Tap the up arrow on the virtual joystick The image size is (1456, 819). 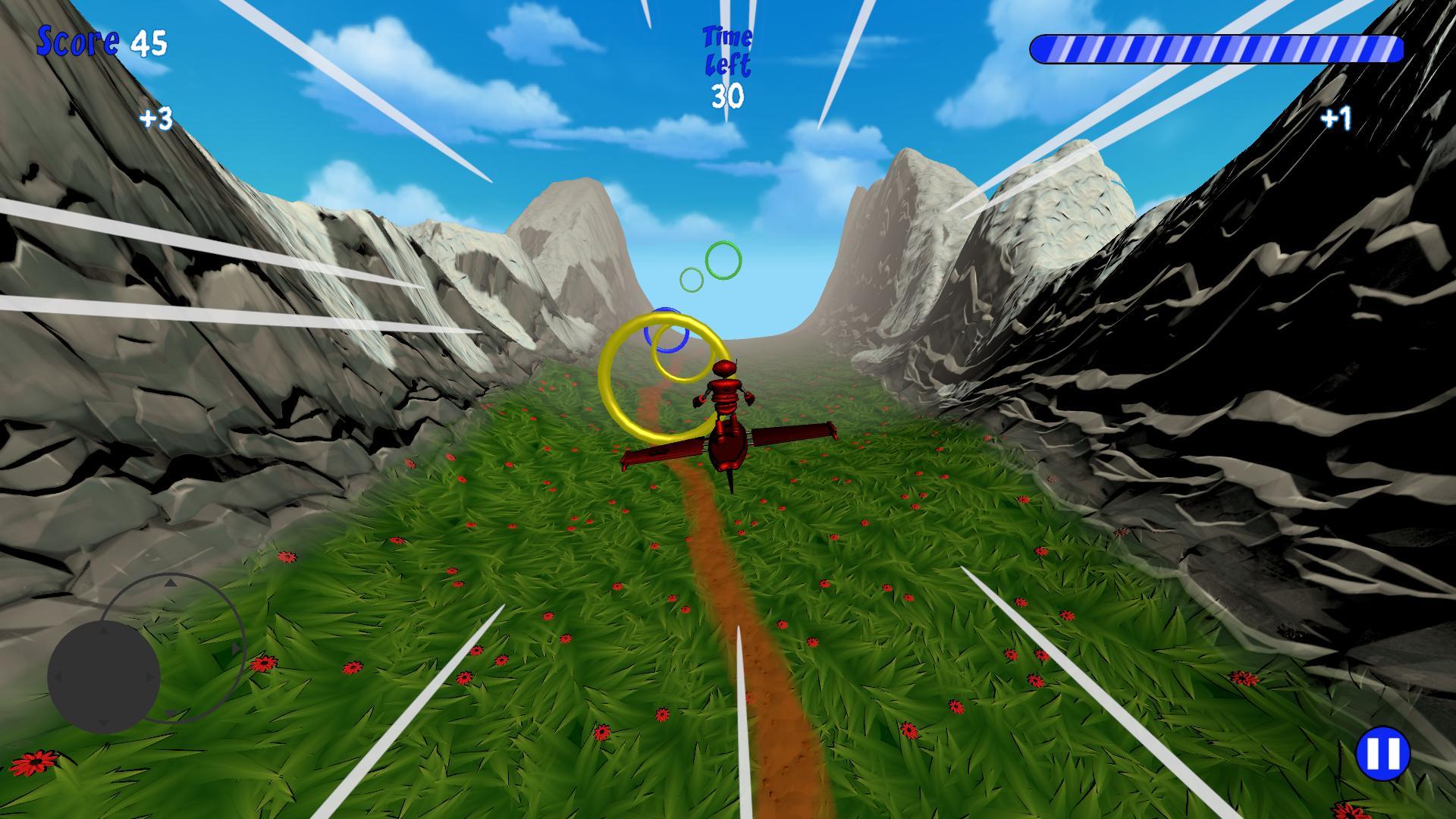102,630
